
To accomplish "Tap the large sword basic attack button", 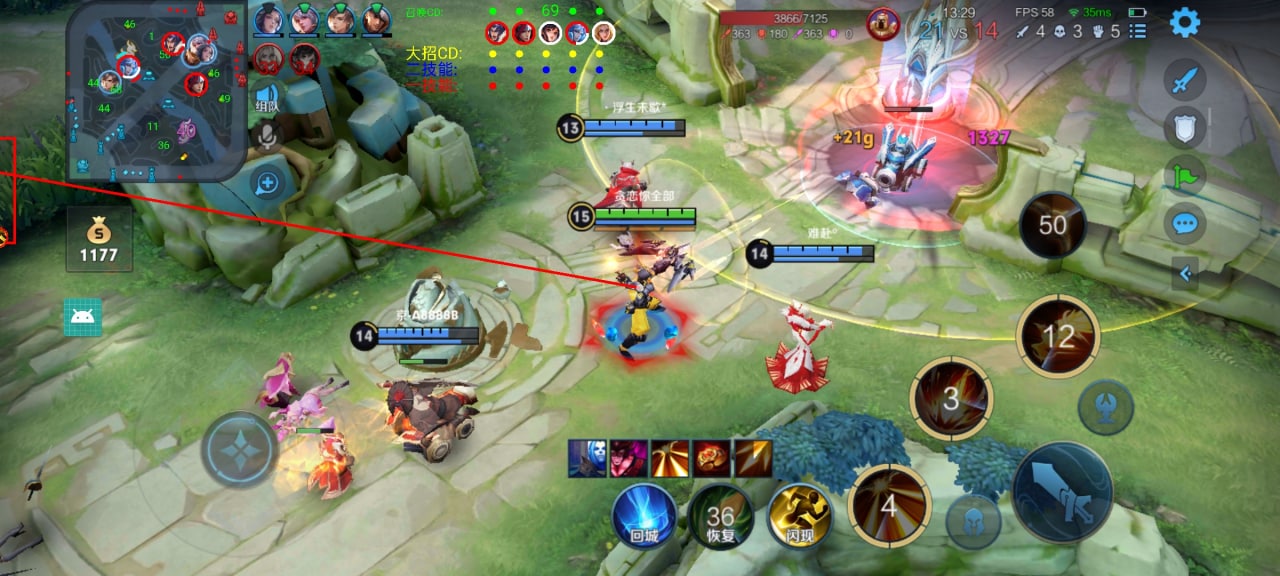I will [1062, 492].
